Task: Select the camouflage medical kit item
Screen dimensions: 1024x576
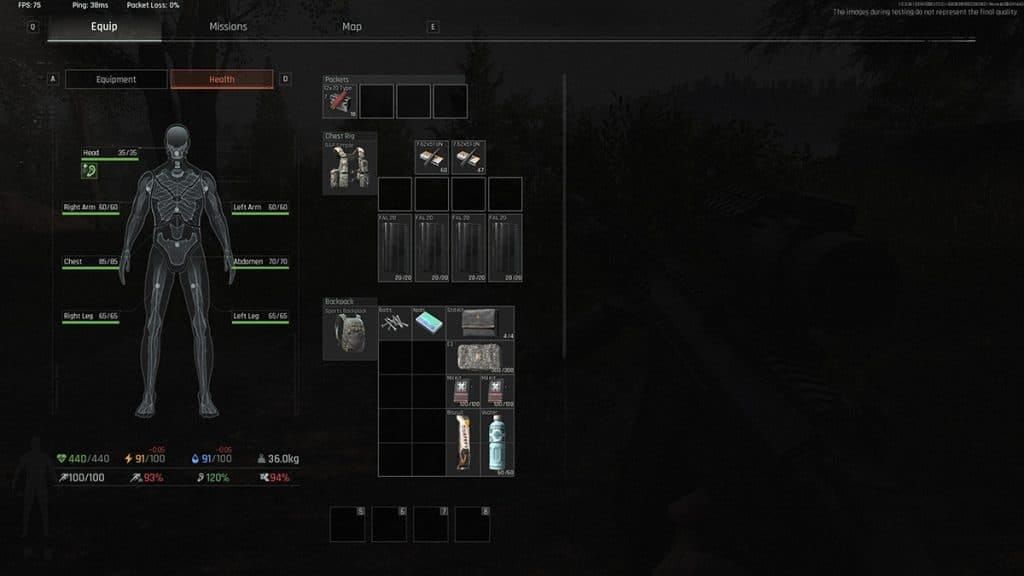Action: [x=481, y=357]
